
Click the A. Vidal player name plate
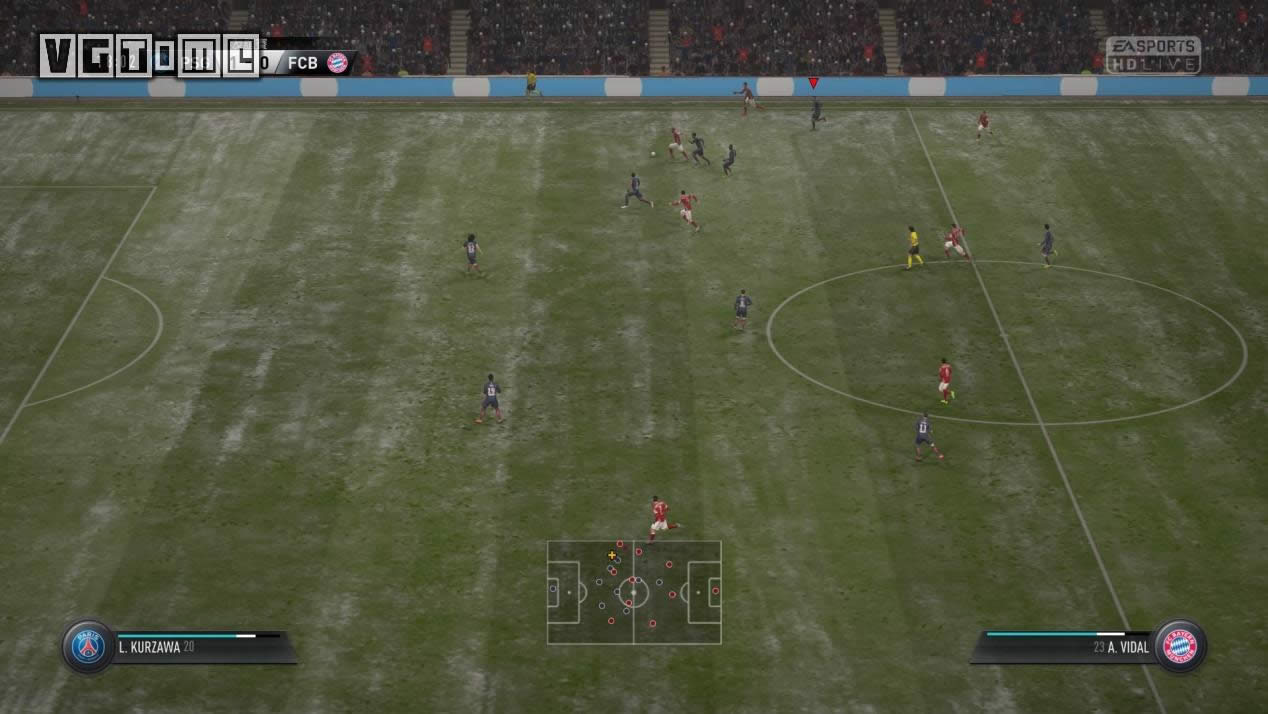[x=1065, y=647]
